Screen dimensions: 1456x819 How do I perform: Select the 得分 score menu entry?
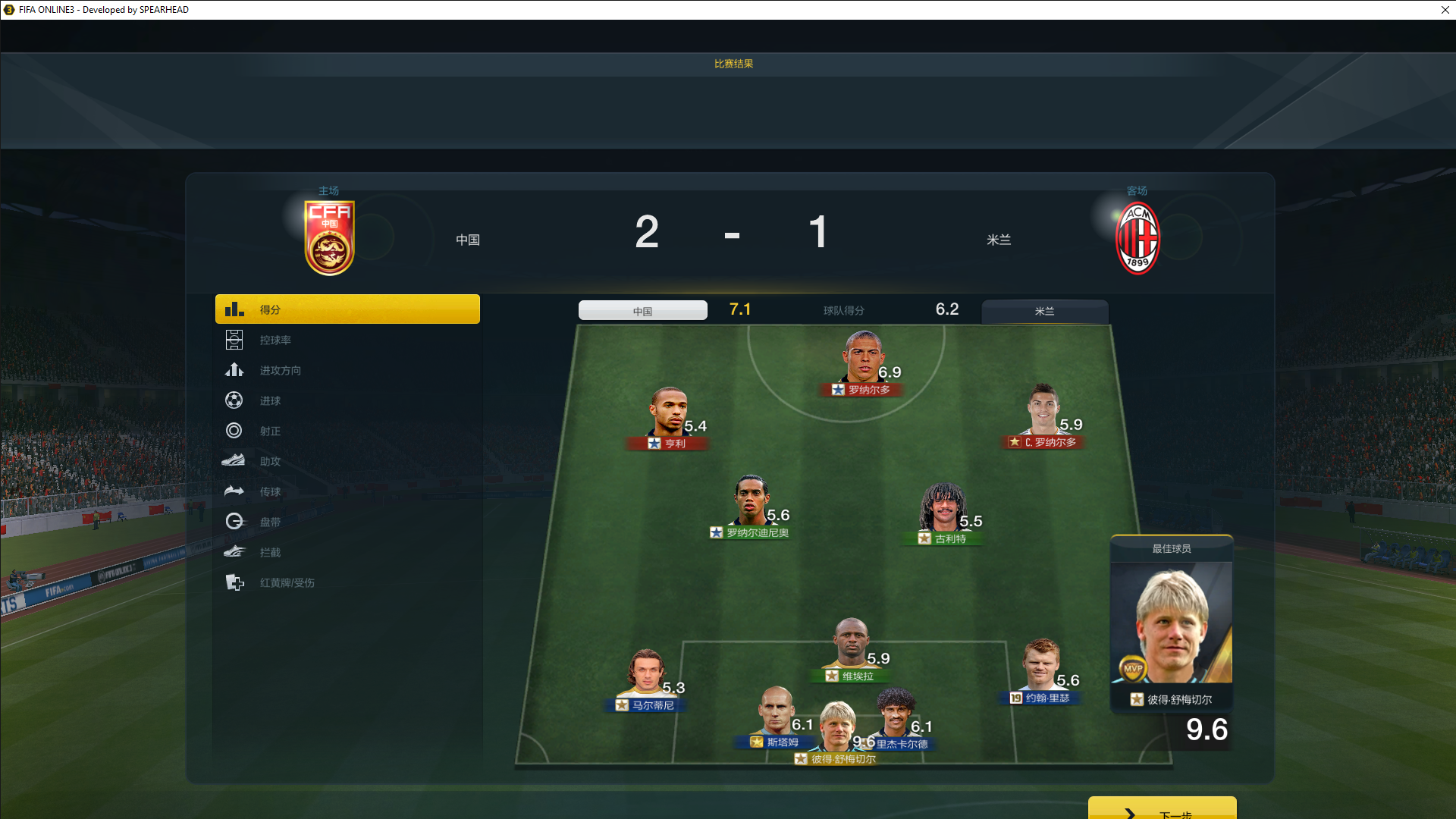point(347,309)
